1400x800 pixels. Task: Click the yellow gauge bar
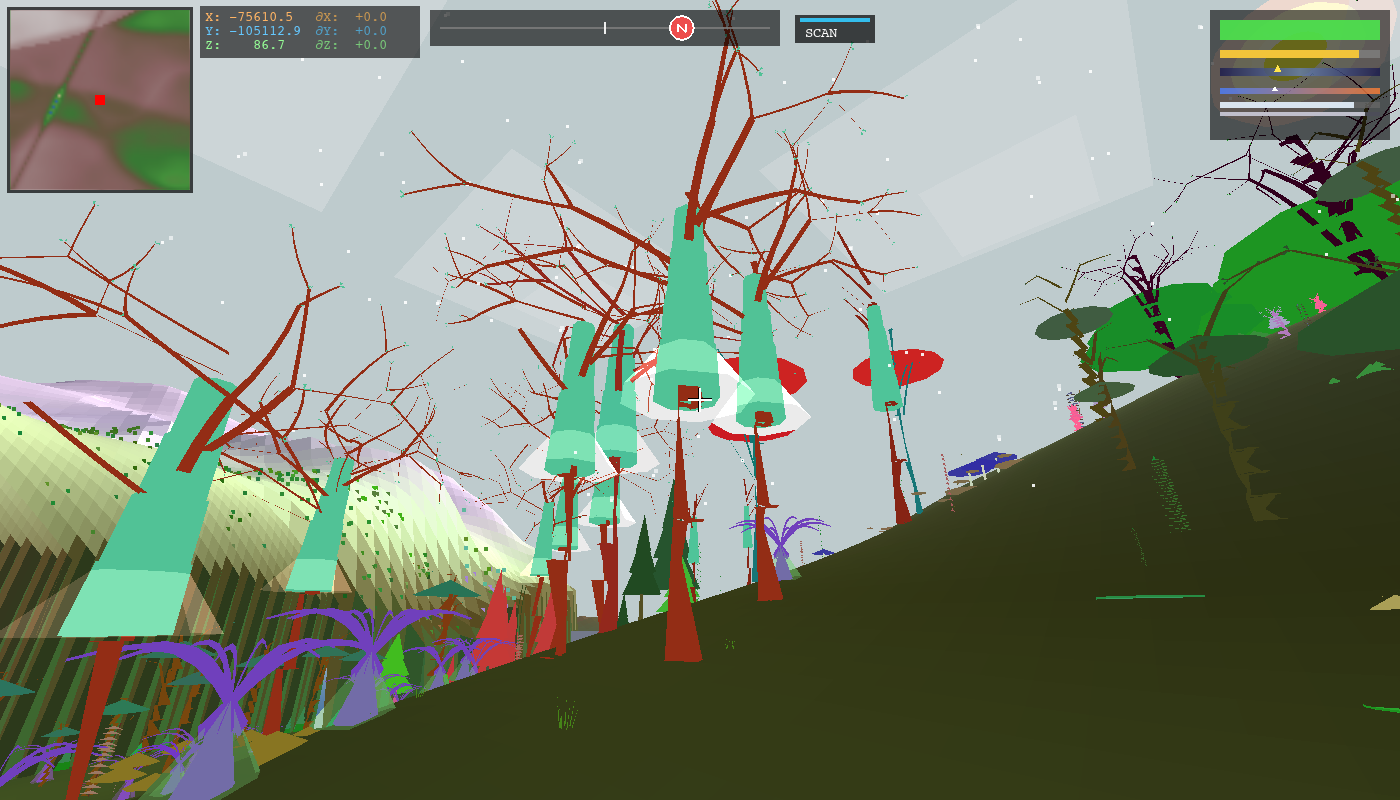click(1290, 54)
